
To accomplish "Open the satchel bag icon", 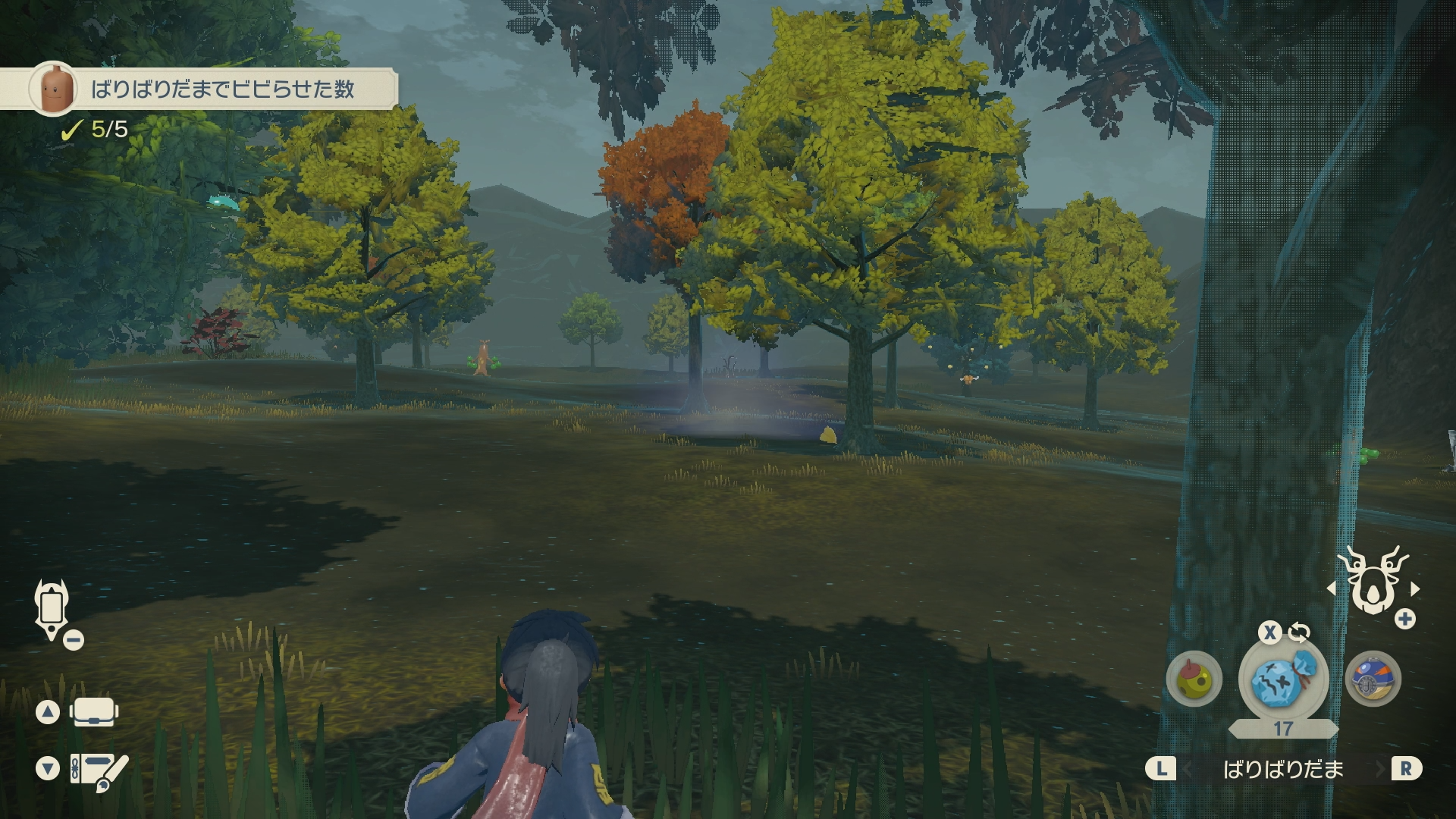I will (x=94, y=712).
